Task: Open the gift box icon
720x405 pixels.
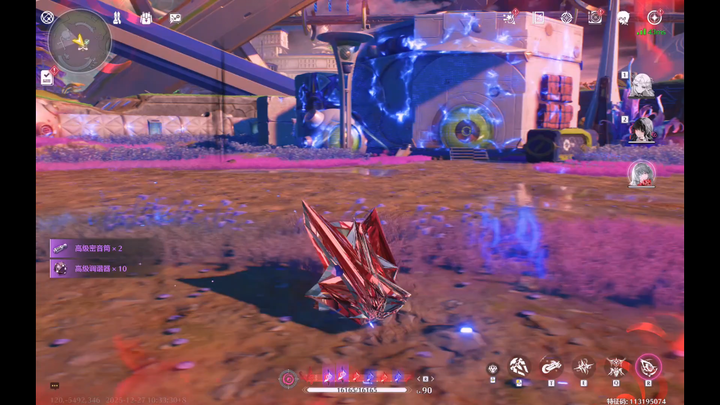Action: coord(146,18)
